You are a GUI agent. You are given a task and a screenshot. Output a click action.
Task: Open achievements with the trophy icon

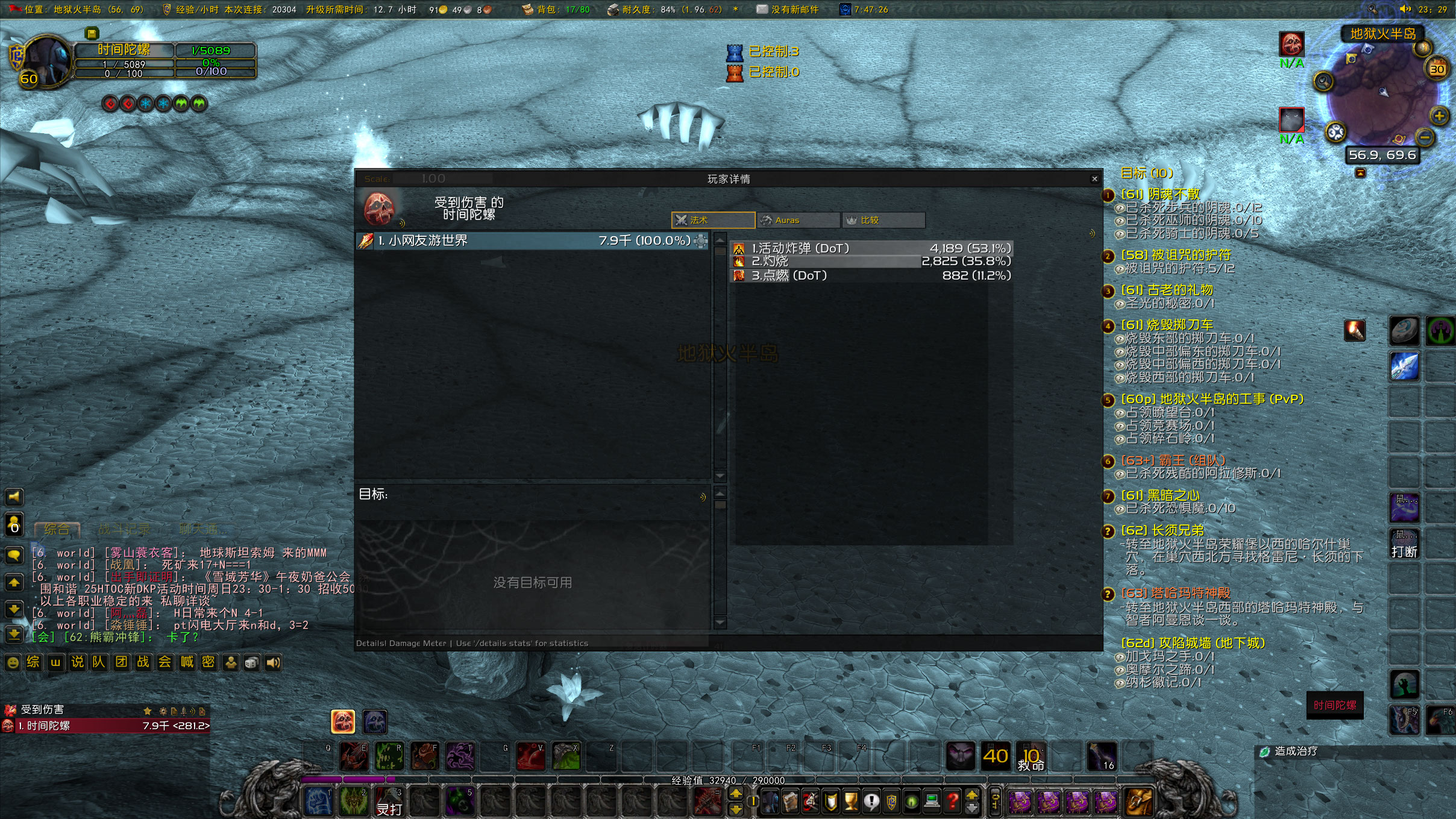click(850, 802)
